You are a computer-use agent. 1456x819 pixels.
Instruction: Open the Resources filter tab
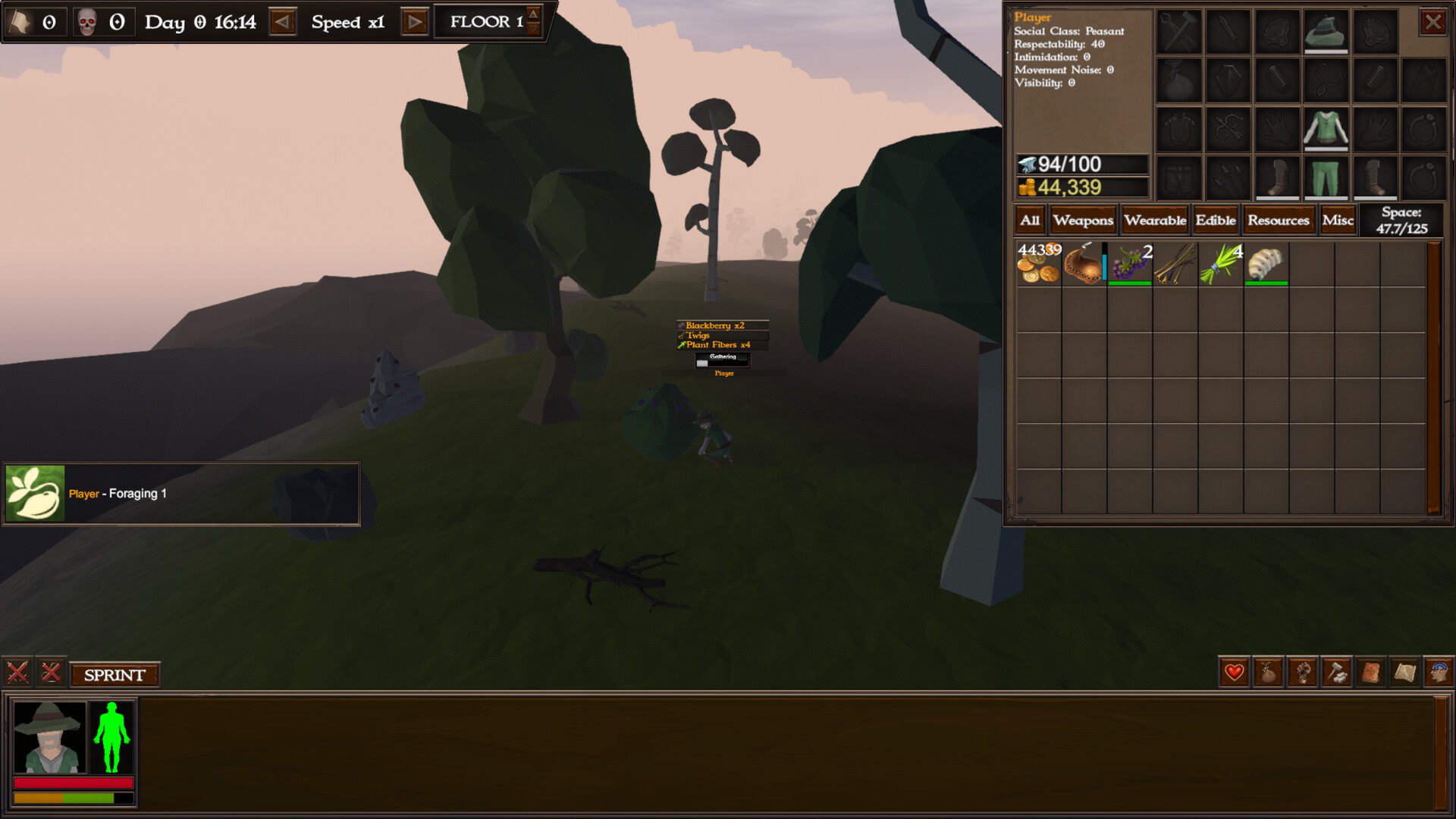[1279, 221]
